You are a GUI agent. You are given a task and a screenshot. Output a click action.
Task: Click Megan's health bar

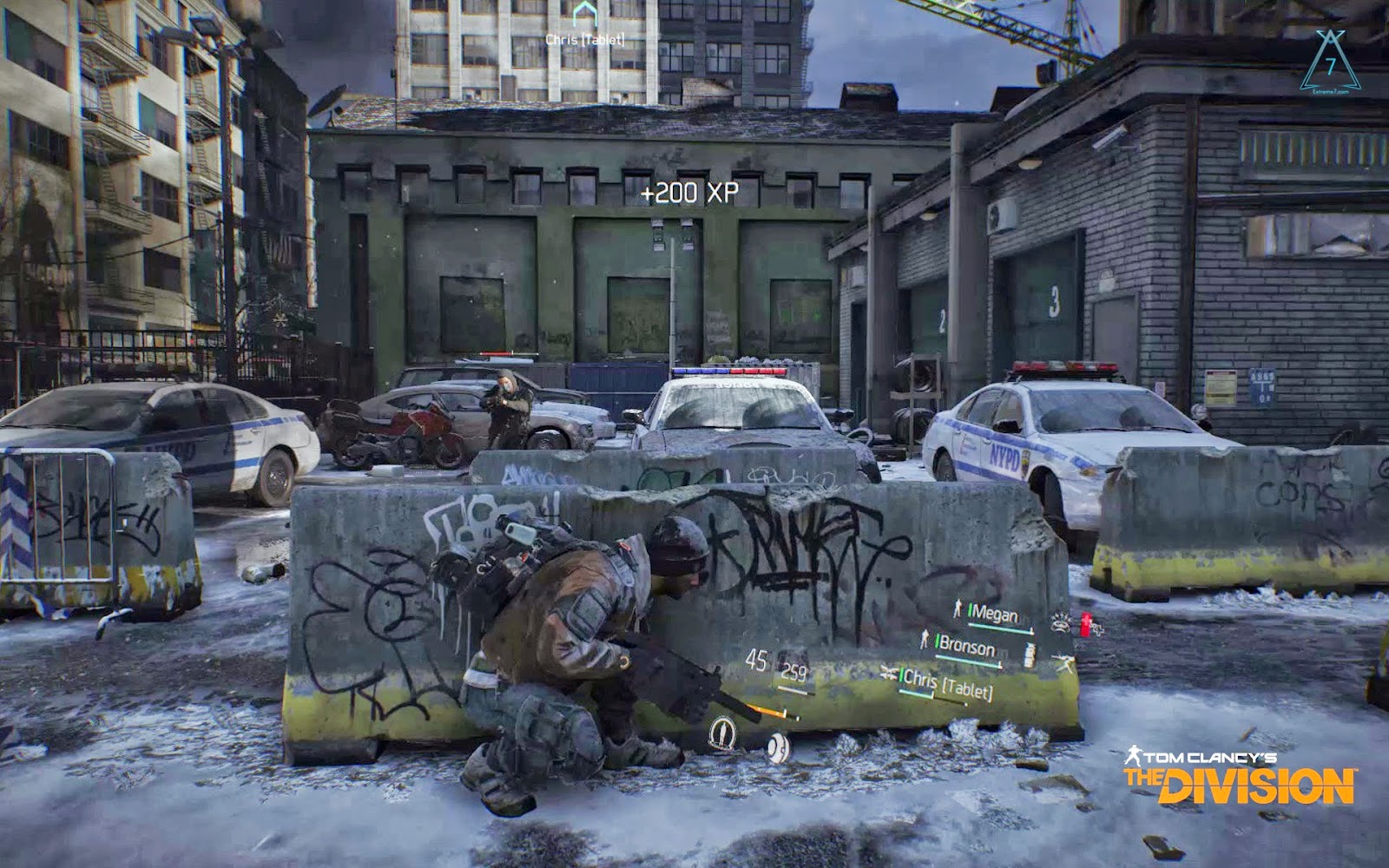pos(1000,628)
